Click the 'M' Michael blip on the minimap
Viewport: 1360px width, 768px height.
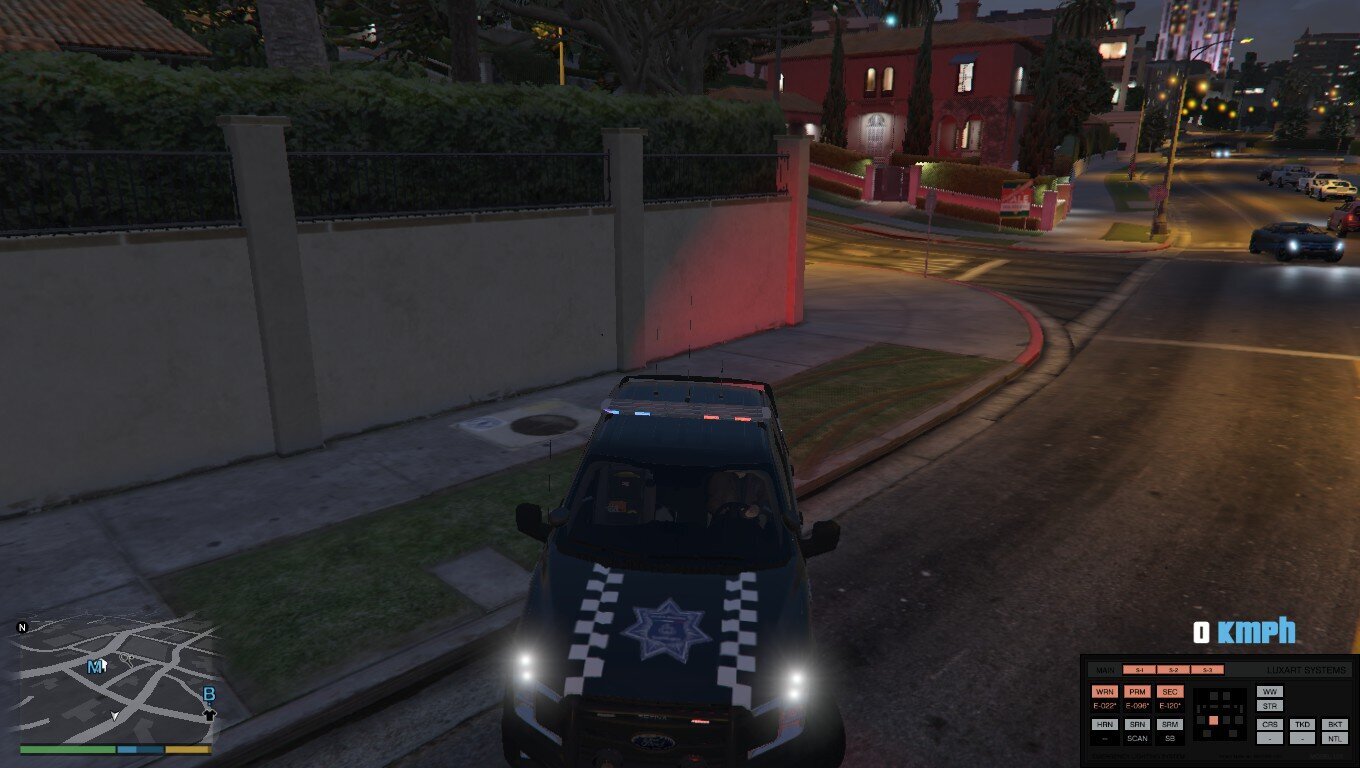tap(96, 667)
